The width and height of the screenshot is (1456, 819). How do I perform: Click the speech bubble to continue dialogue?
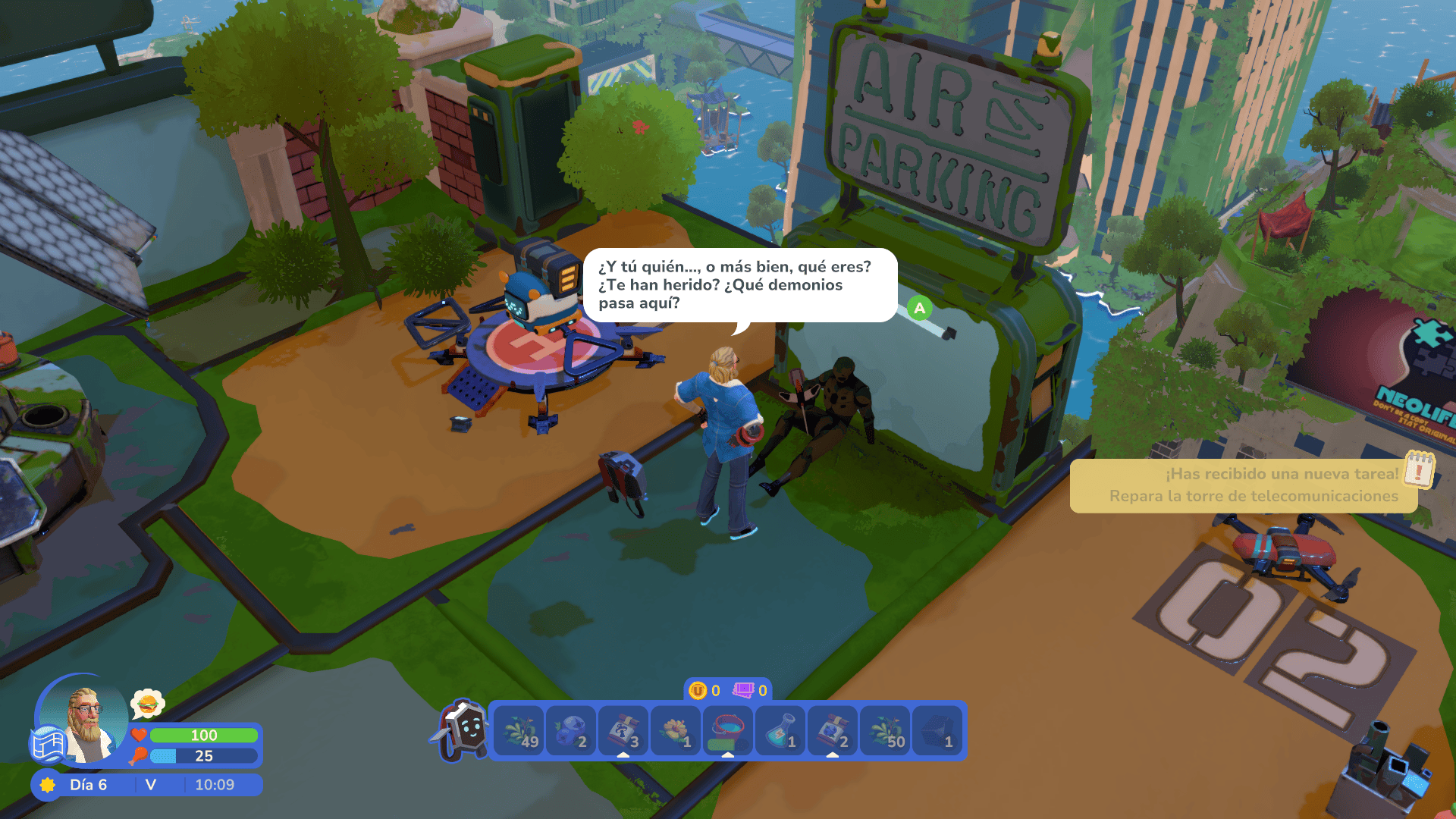coord(739,285)
